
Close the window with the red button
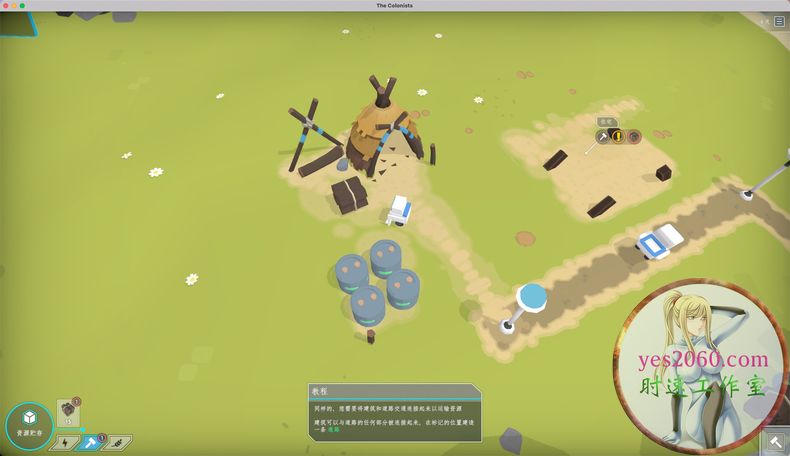coord(6,5)
